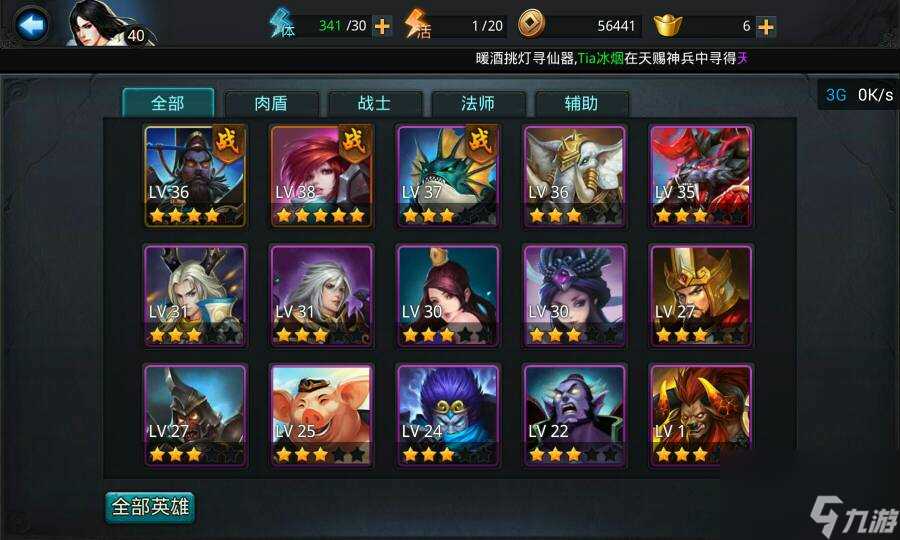Select the LV 38 red-haired hero
Screen dimensions: 900x540
pos(321,175)
